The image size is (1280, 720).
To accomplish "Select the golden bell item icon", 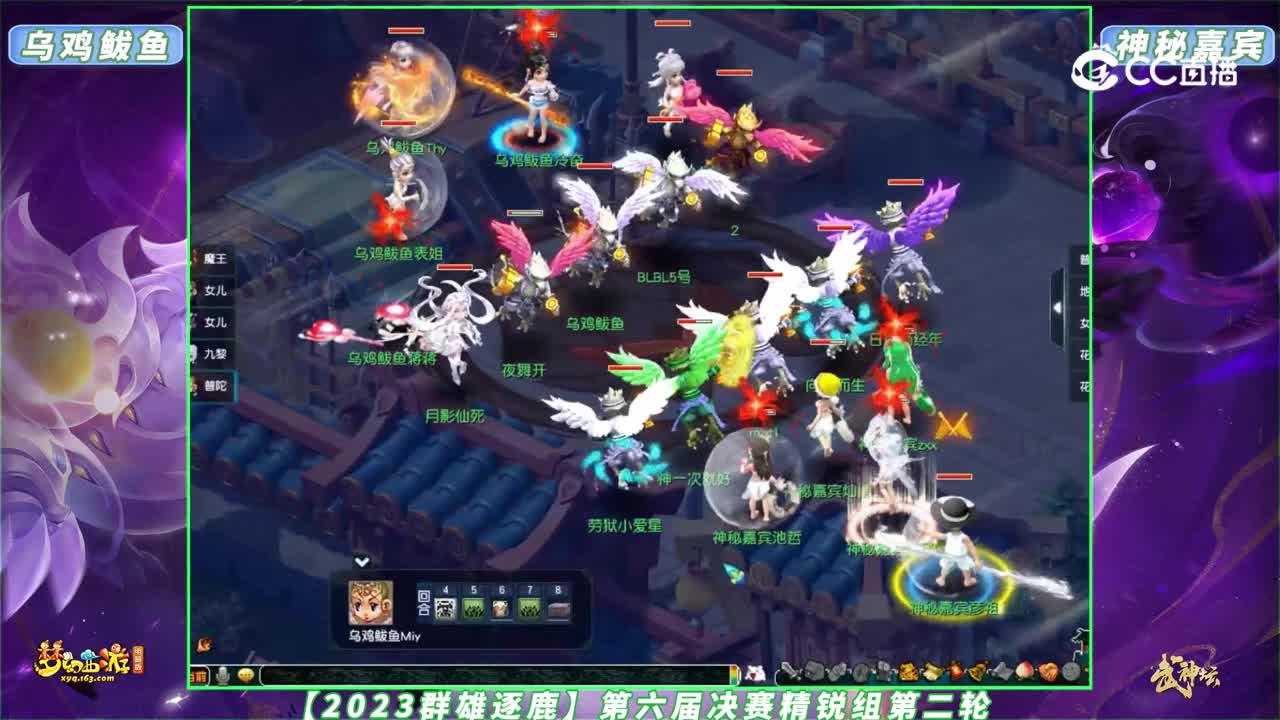I will [976, 670].
